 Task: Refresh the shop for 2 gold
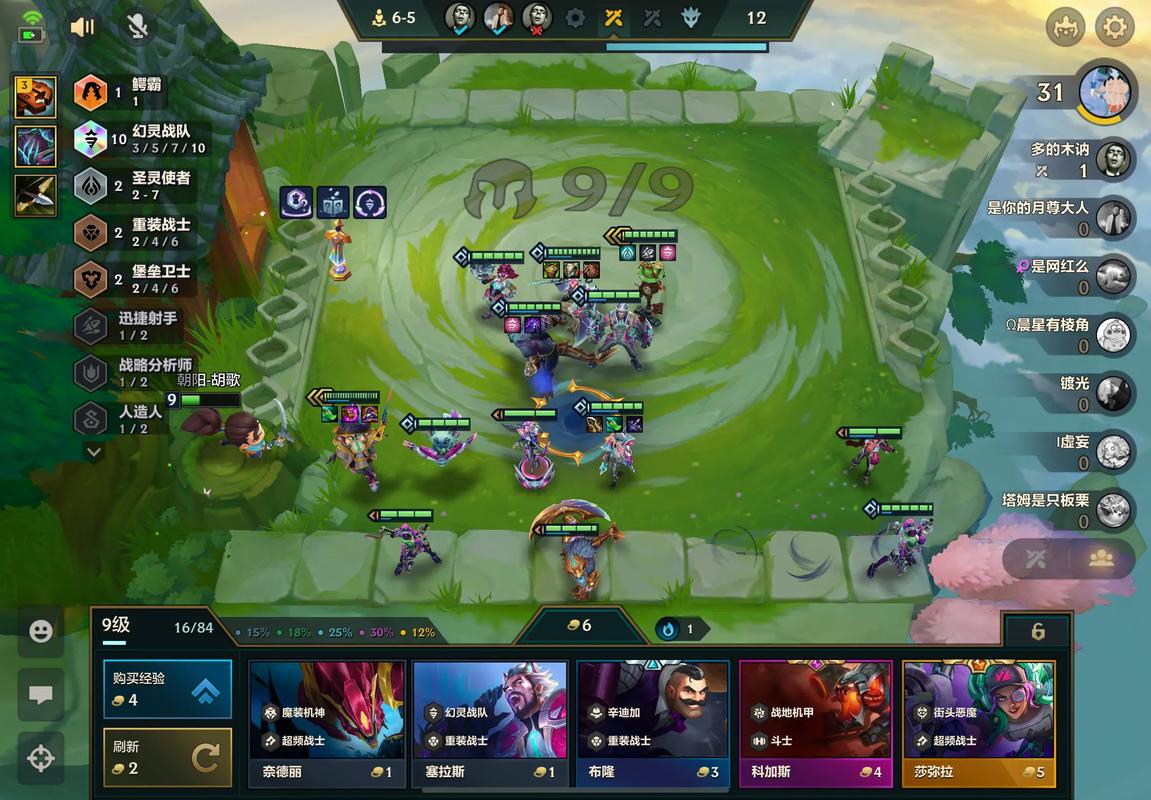click(167, 757)
